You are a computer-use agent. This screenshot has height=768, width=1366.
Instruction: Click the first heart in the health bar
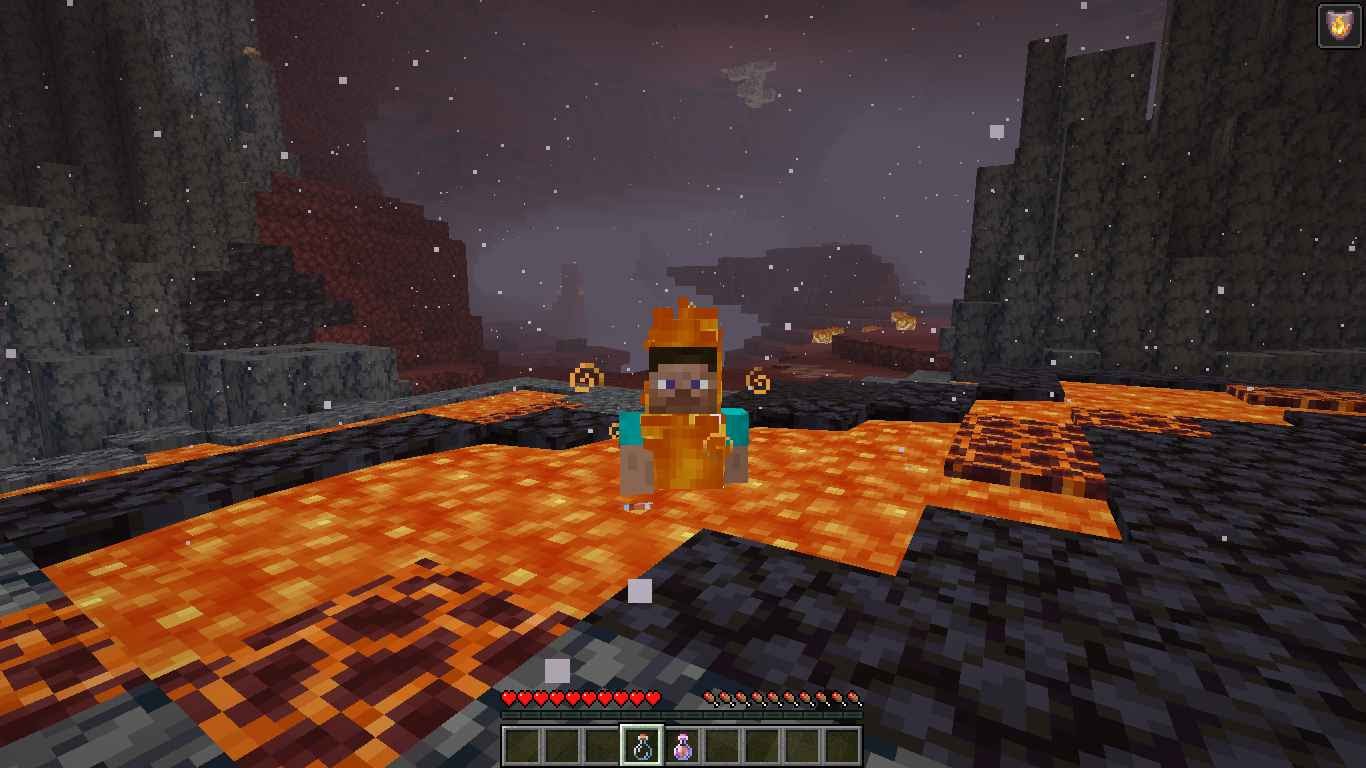coord(510,698)
